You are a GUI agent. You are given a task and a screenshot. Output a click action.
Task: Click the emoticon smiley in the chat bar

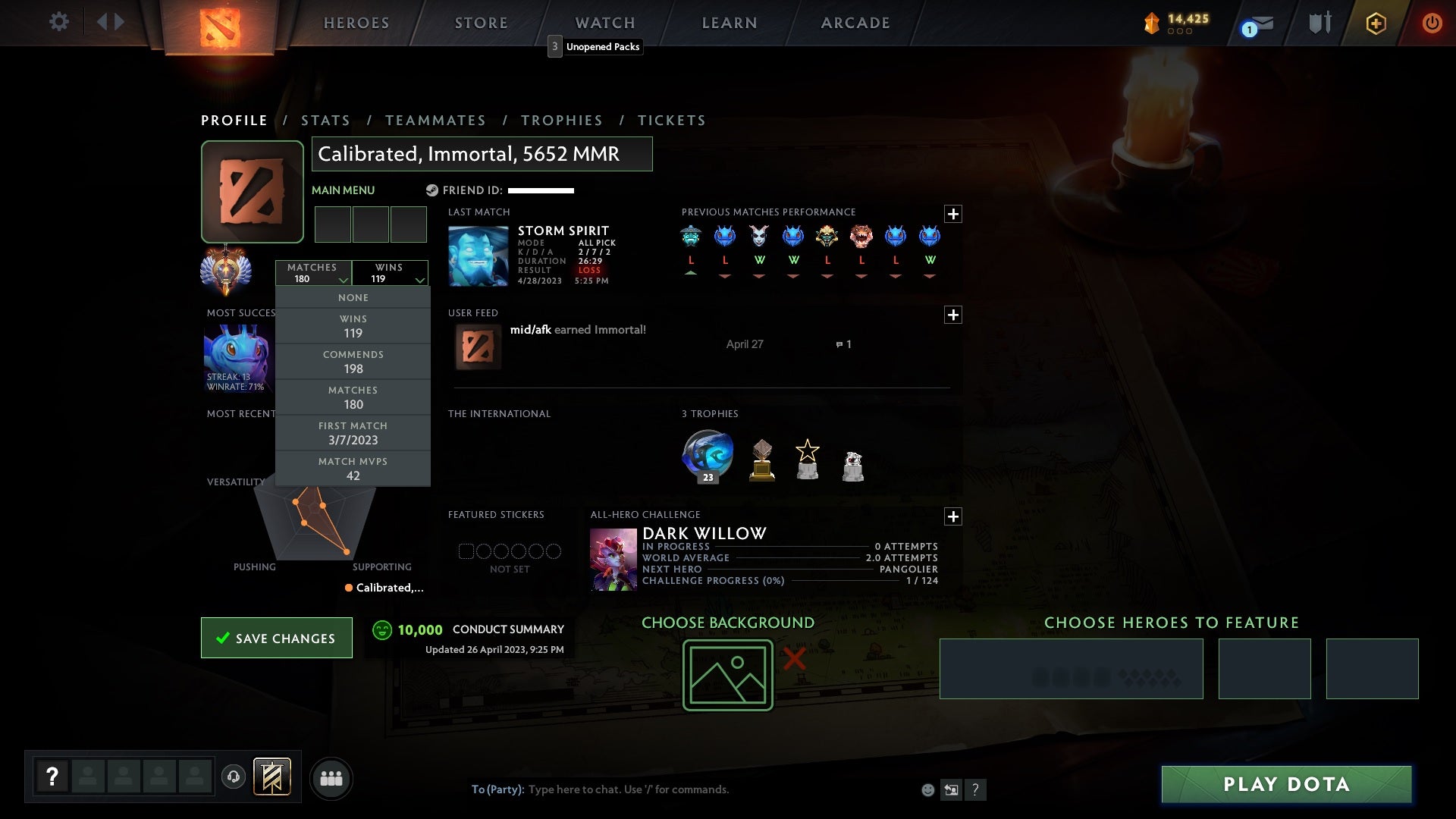coord(927,789)
